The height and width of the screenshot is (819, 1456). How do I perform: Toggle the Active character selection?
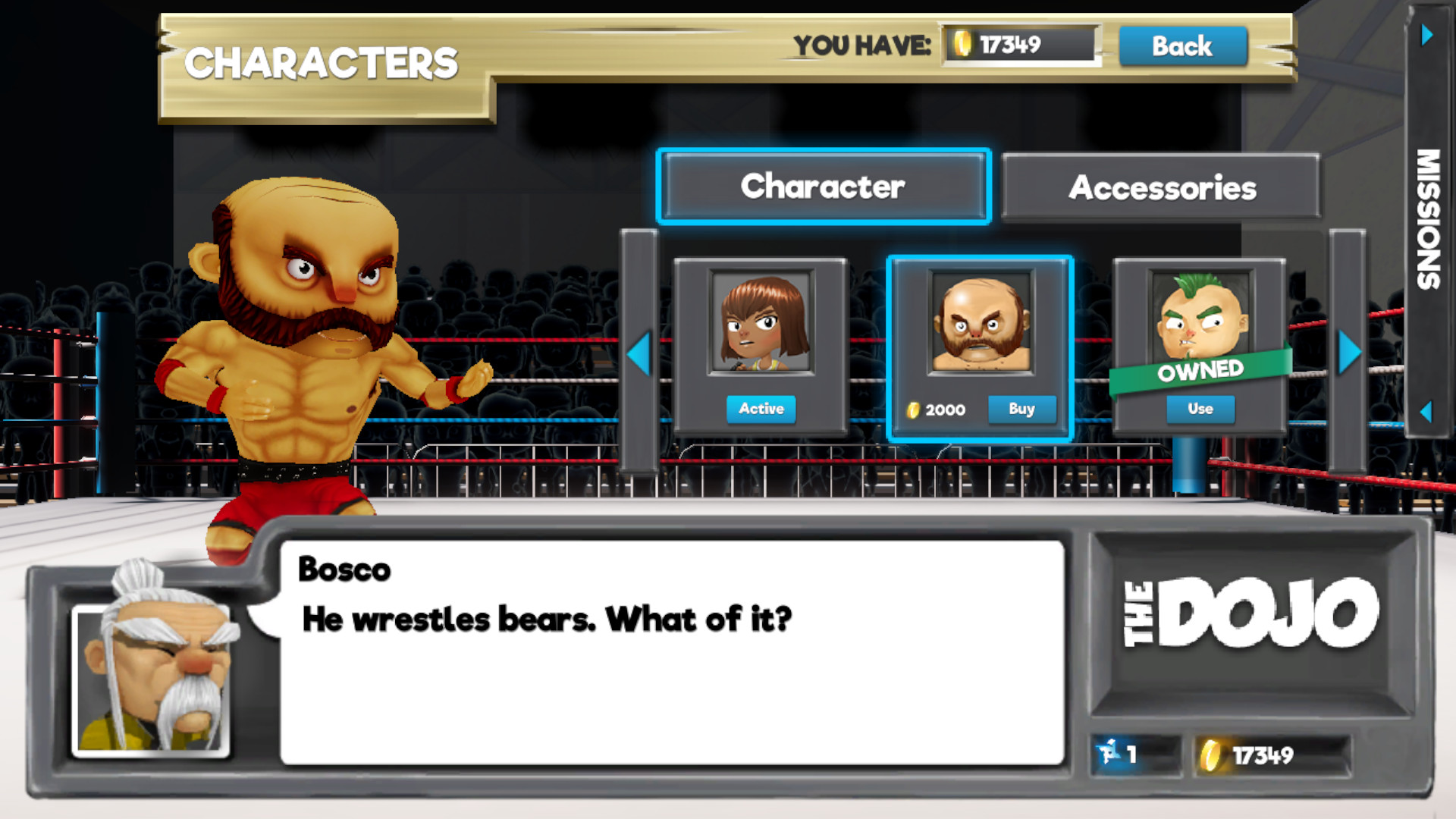761,409
